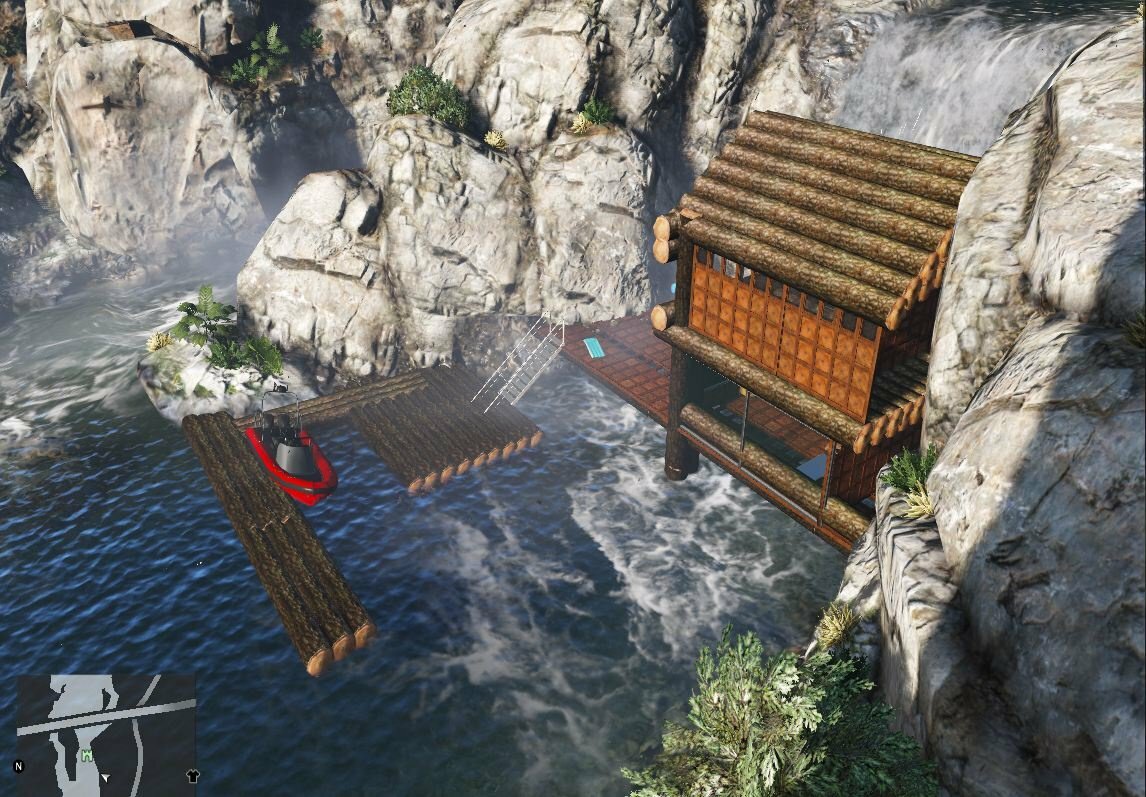This screenshot has width=1146, height=797.
Task: Select the white player arrow on minimap
Action: (x=105, y=777)
